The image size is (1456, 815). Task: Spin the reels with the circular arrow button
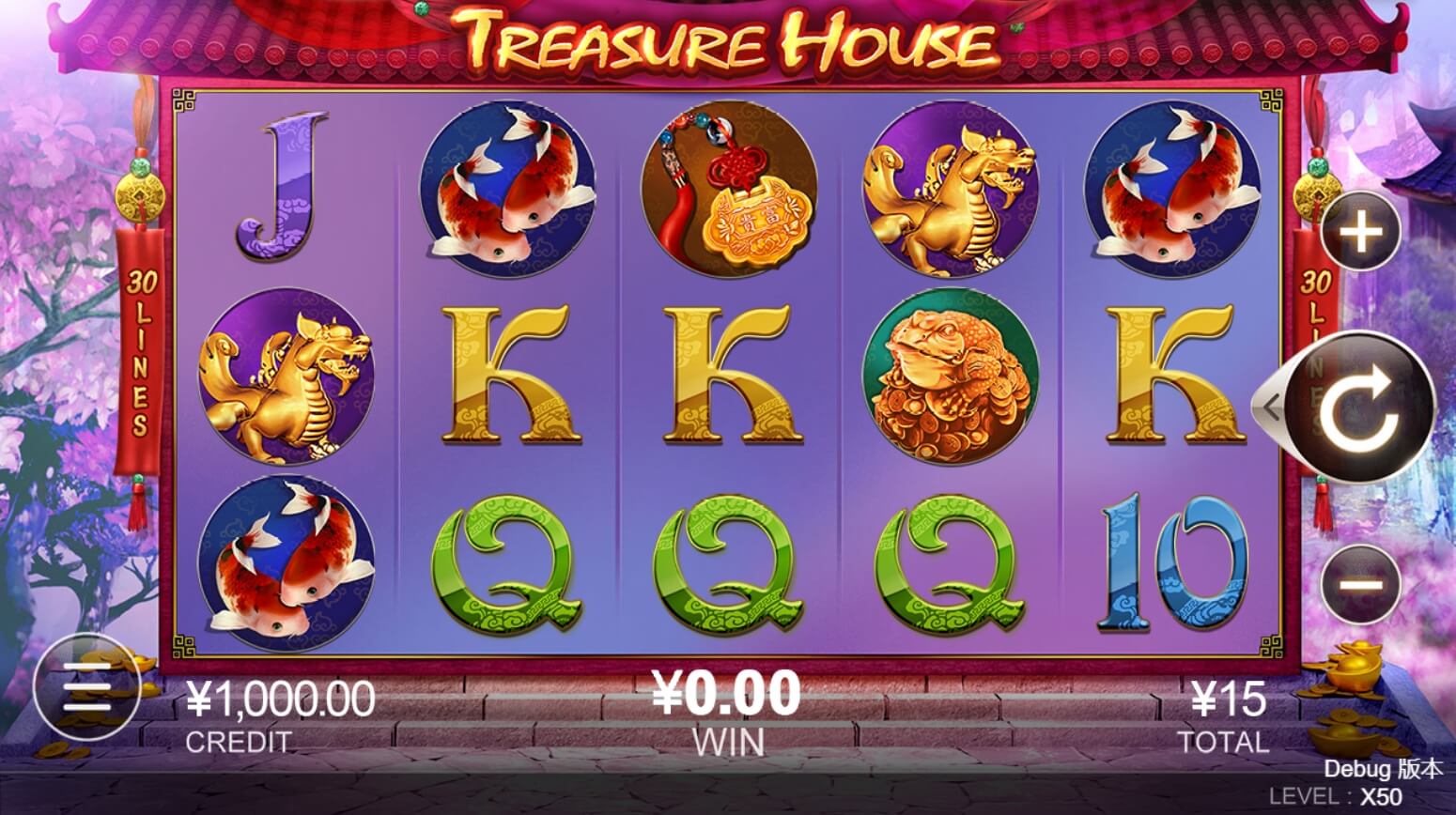[1359, 407]
